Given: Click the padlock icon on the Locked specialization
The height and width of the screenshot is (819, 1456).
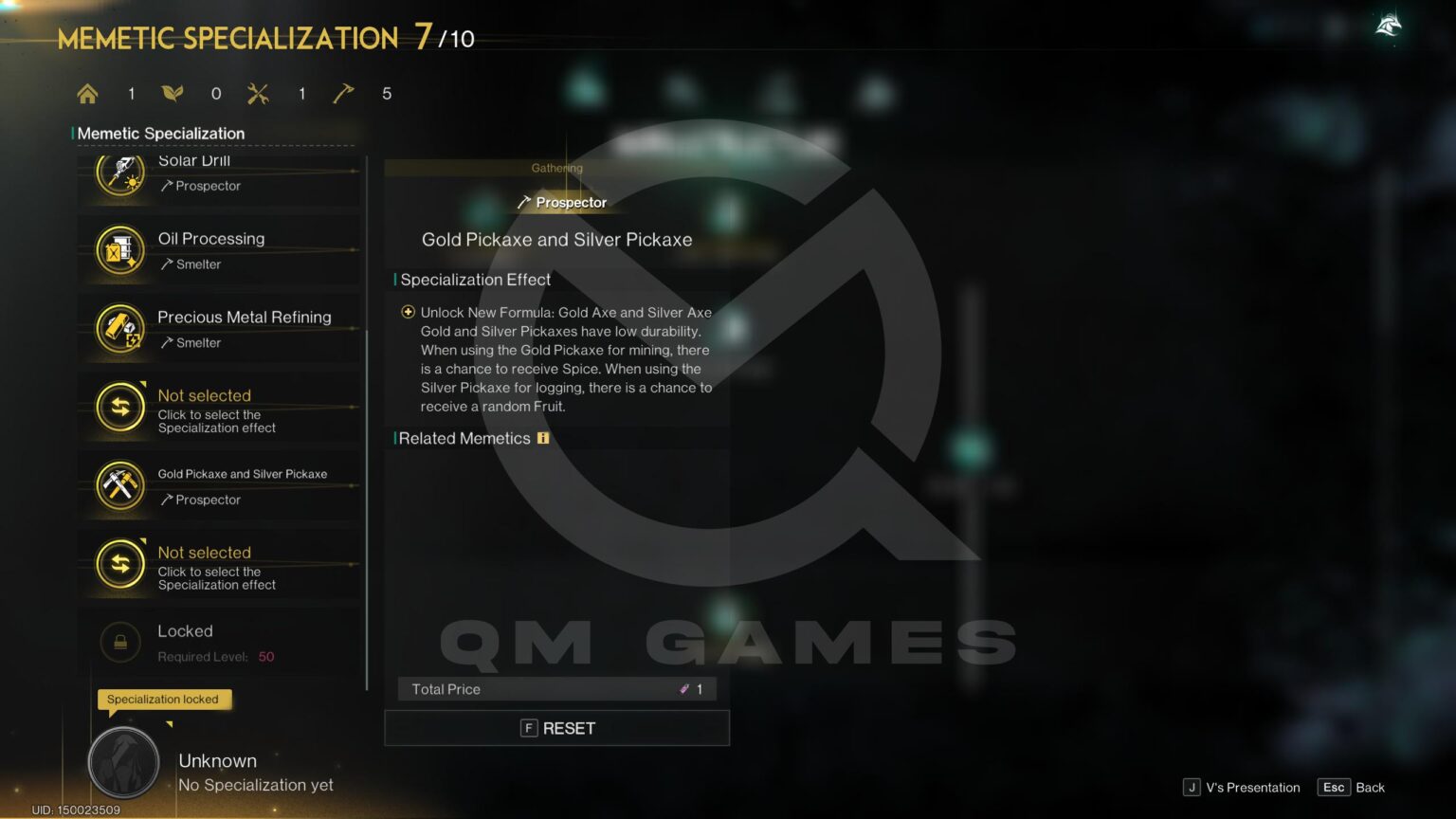Looking at the screenshot, I should [119, 642].
